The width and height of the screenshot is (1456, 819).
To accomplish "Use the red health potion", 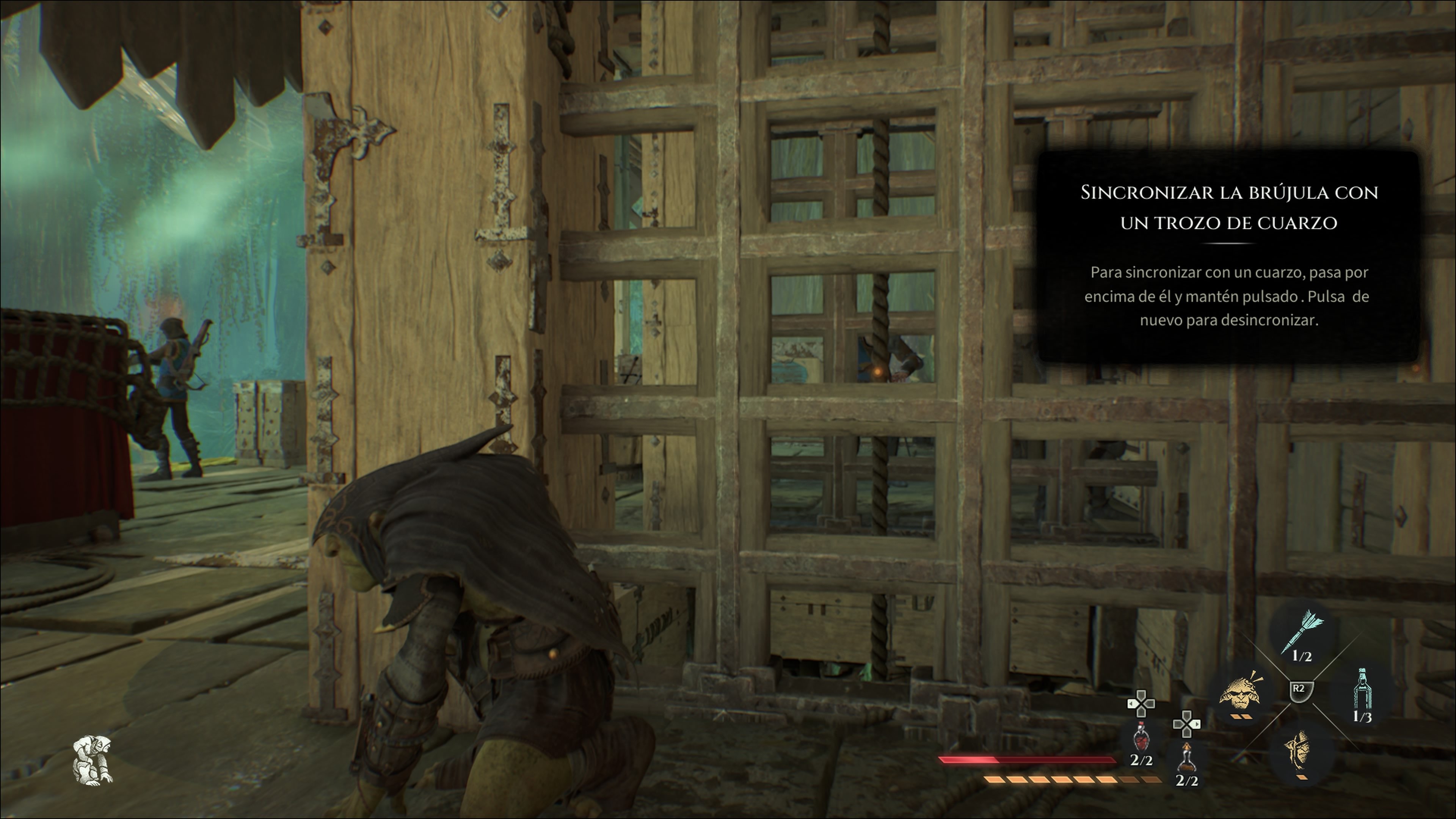I will tap(1141, 736).
